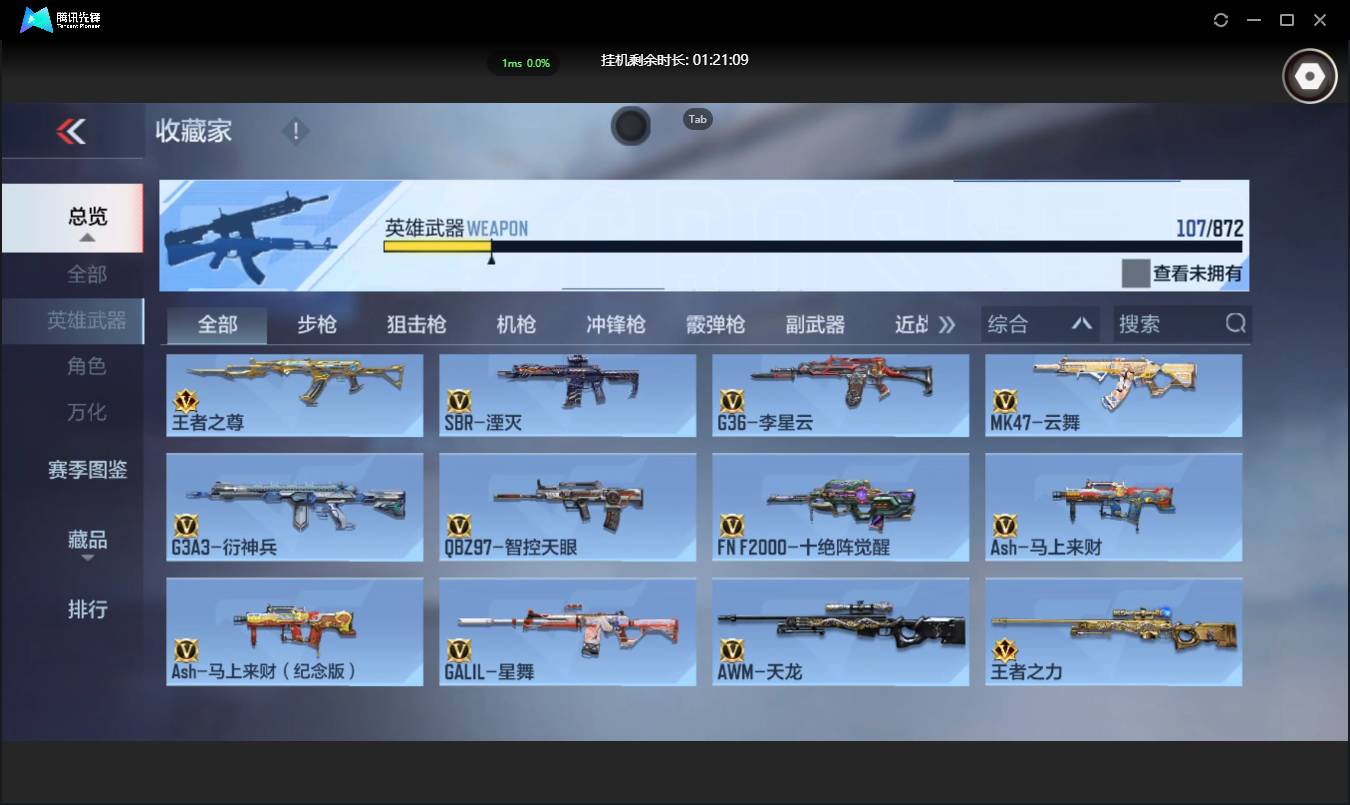
Task: Expand more weapon categories via the » chevron
Action: pyautogui.click(x=947, y=324)
